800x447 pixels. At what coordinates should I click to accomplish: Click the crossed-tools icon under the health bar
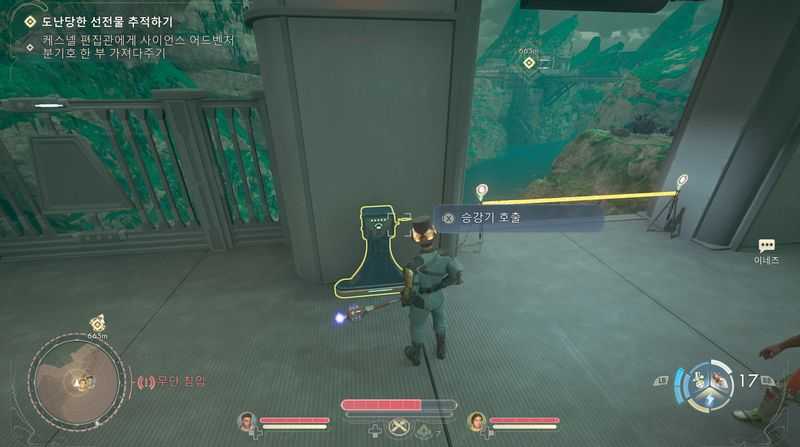point(400,429)
